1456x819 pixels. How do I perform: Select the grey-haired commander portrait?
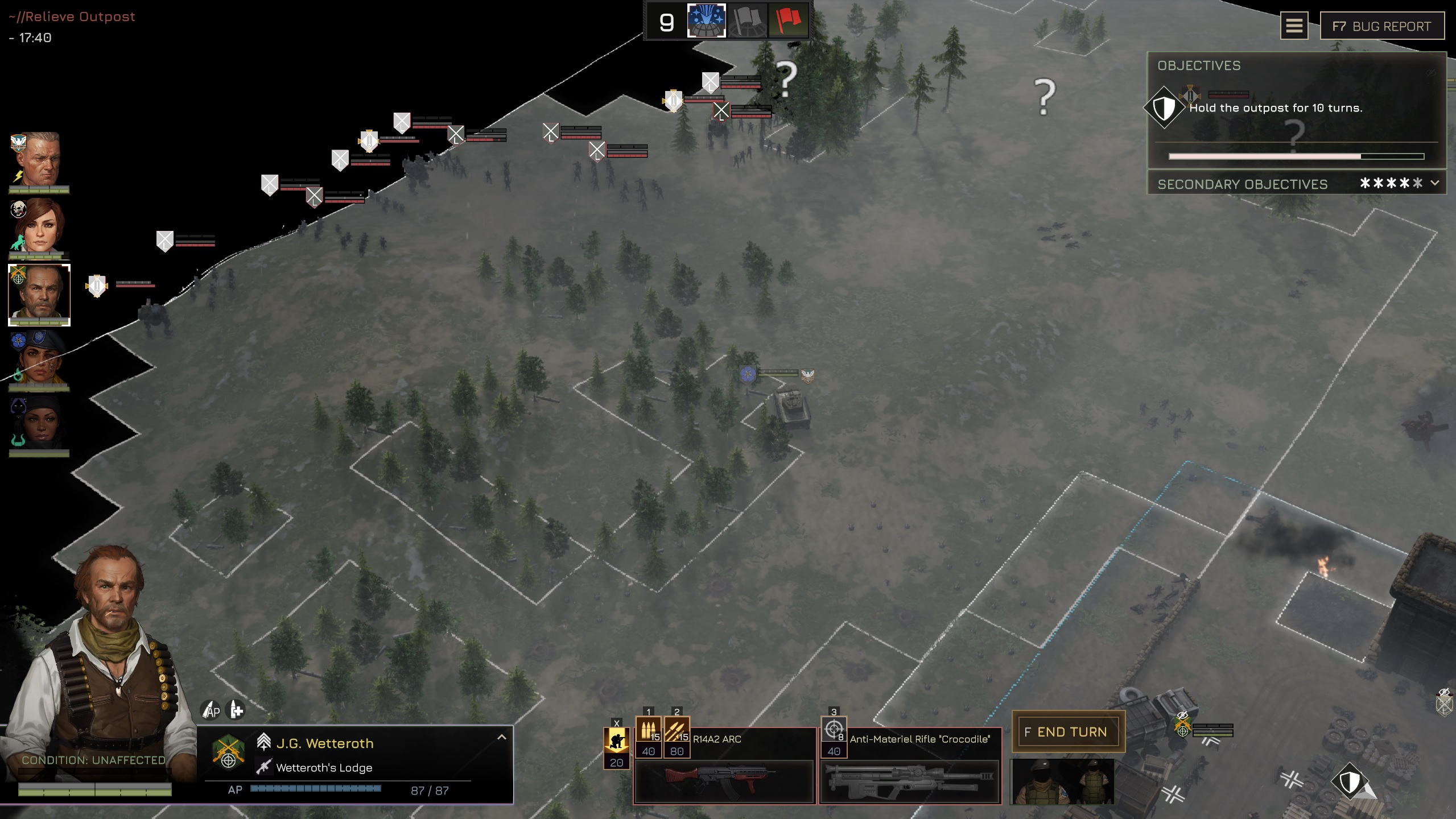(39, 160)
